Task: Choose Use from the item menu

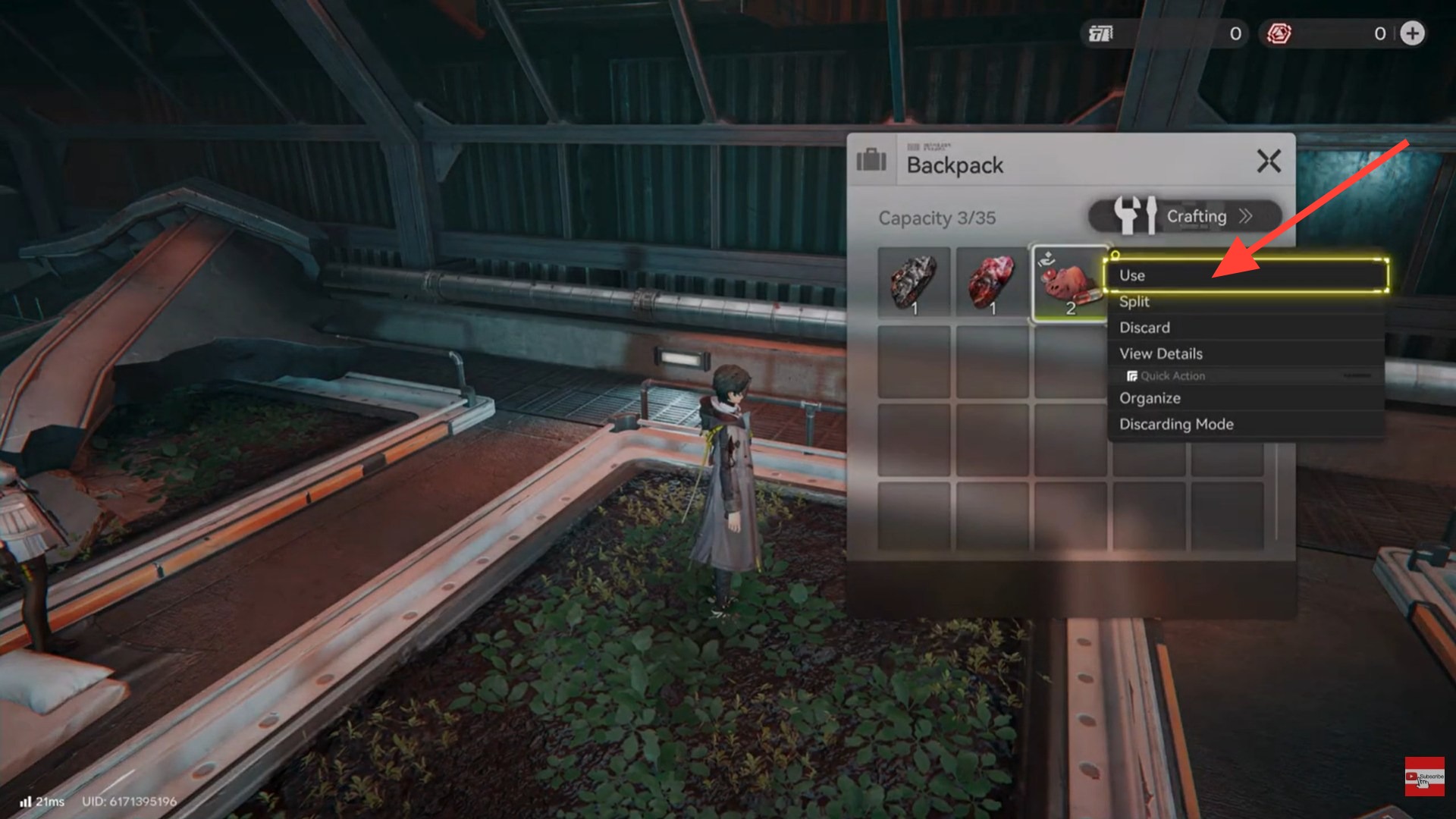Action: [x=1132, y=275]
